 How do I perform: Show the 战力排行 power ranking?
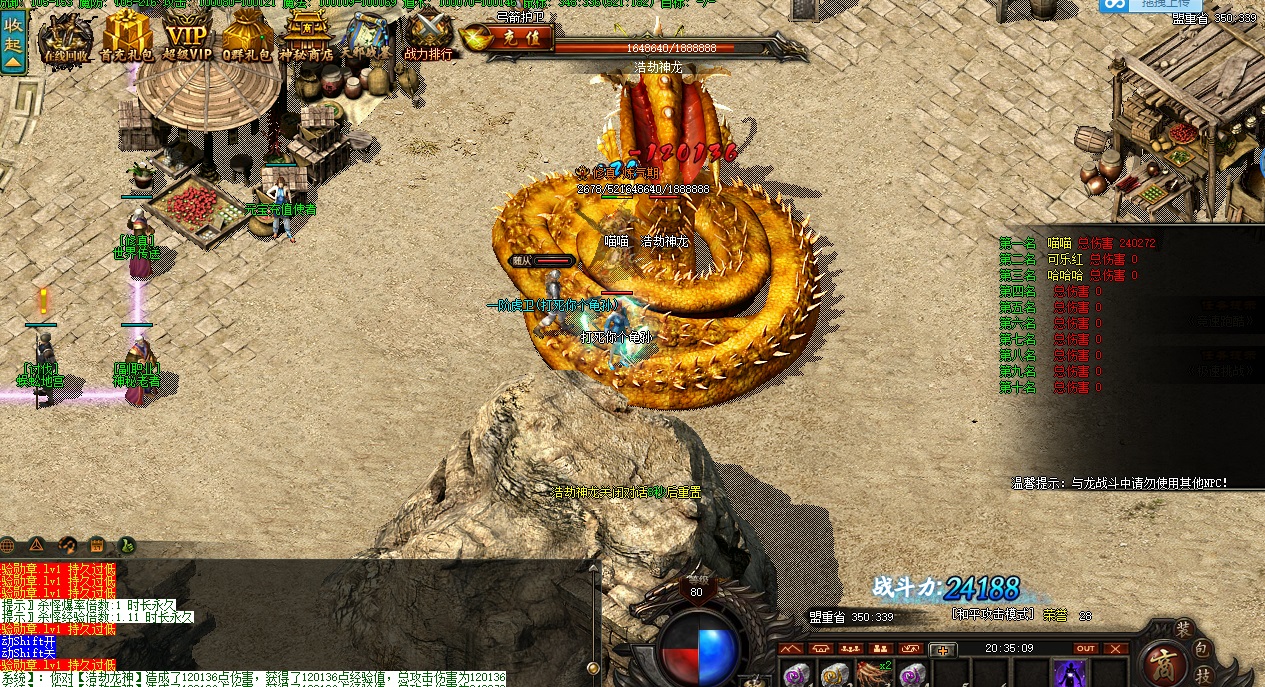428,37
